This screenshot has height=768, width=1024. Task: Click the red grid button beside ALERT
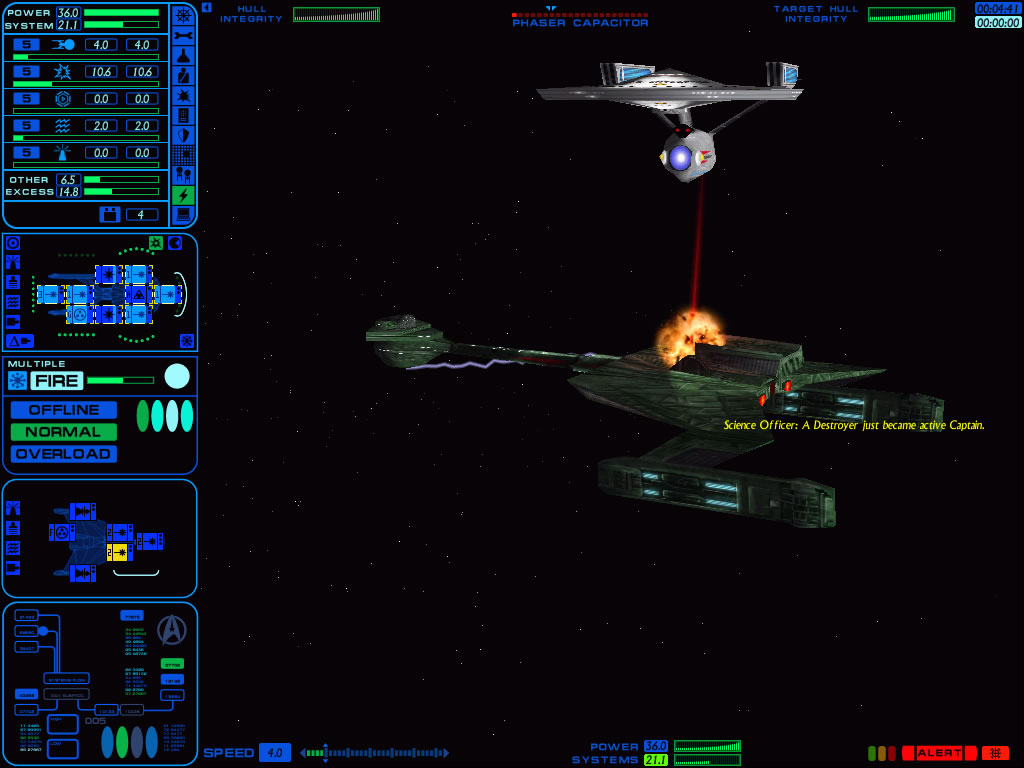point(995,753)
